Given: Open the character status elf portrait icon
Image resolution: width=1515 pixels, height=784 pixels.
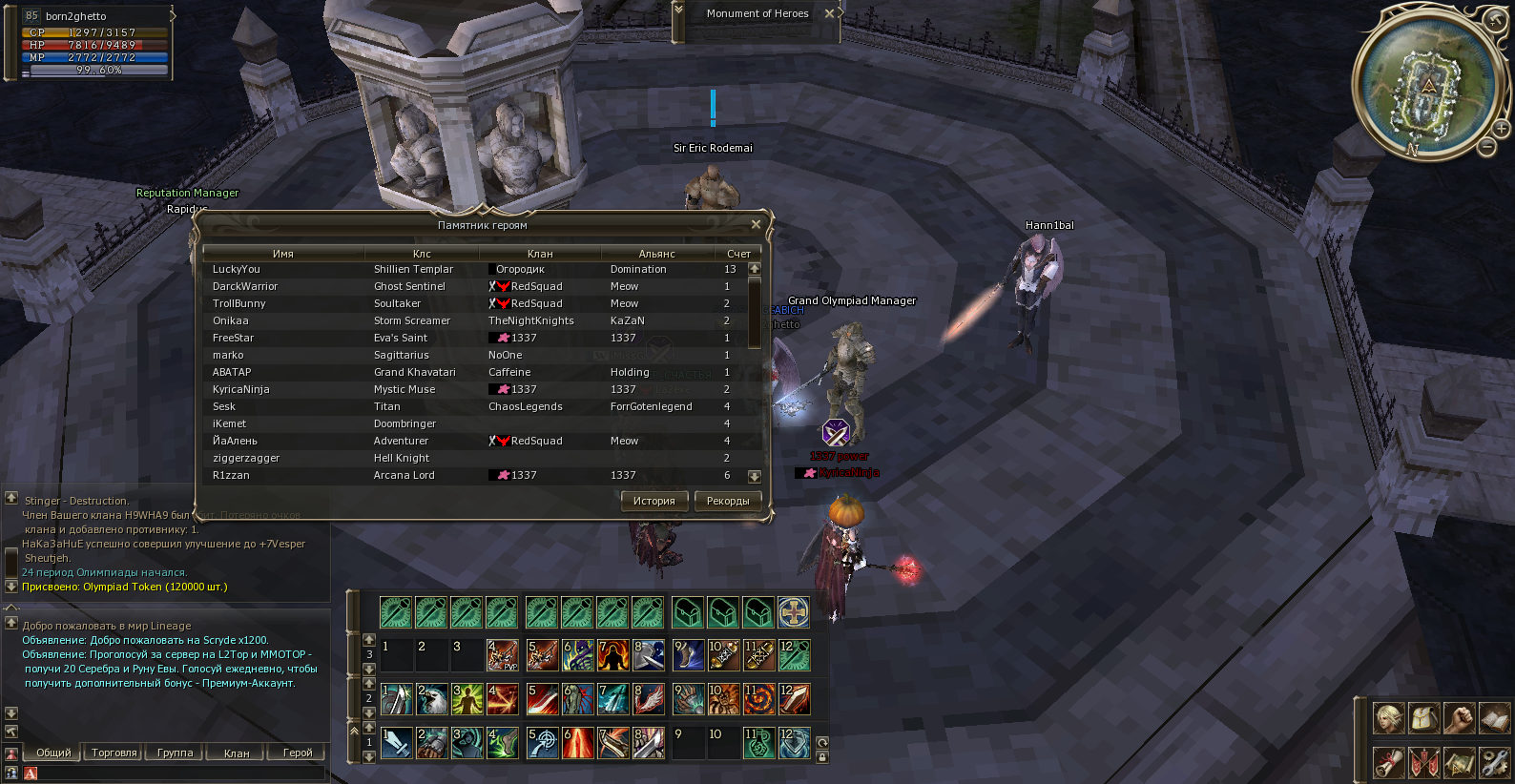Looking at the screenshot, I should 1388,717.
